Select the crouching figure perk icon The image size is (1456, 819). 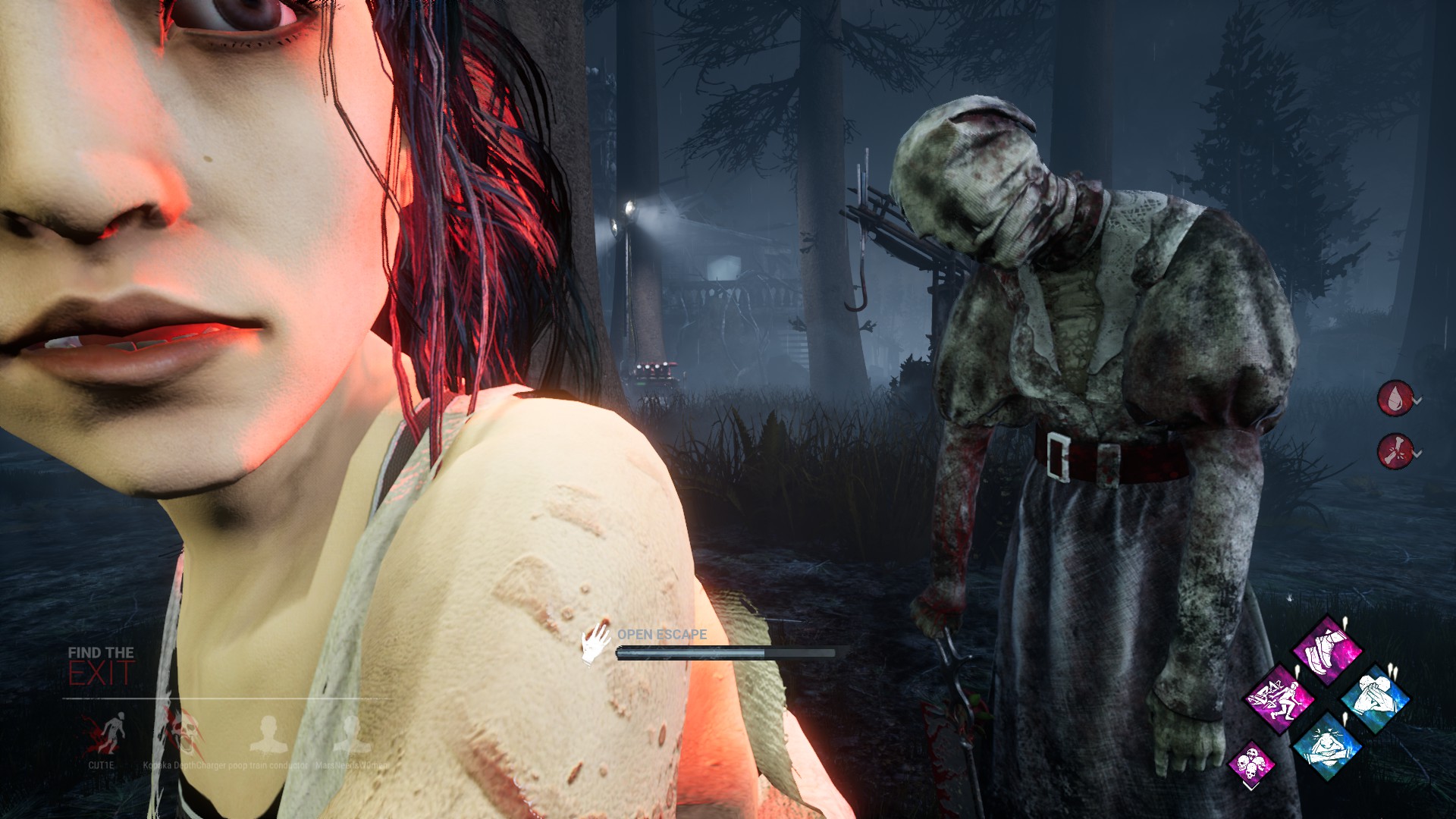(x=1327, y=745)
